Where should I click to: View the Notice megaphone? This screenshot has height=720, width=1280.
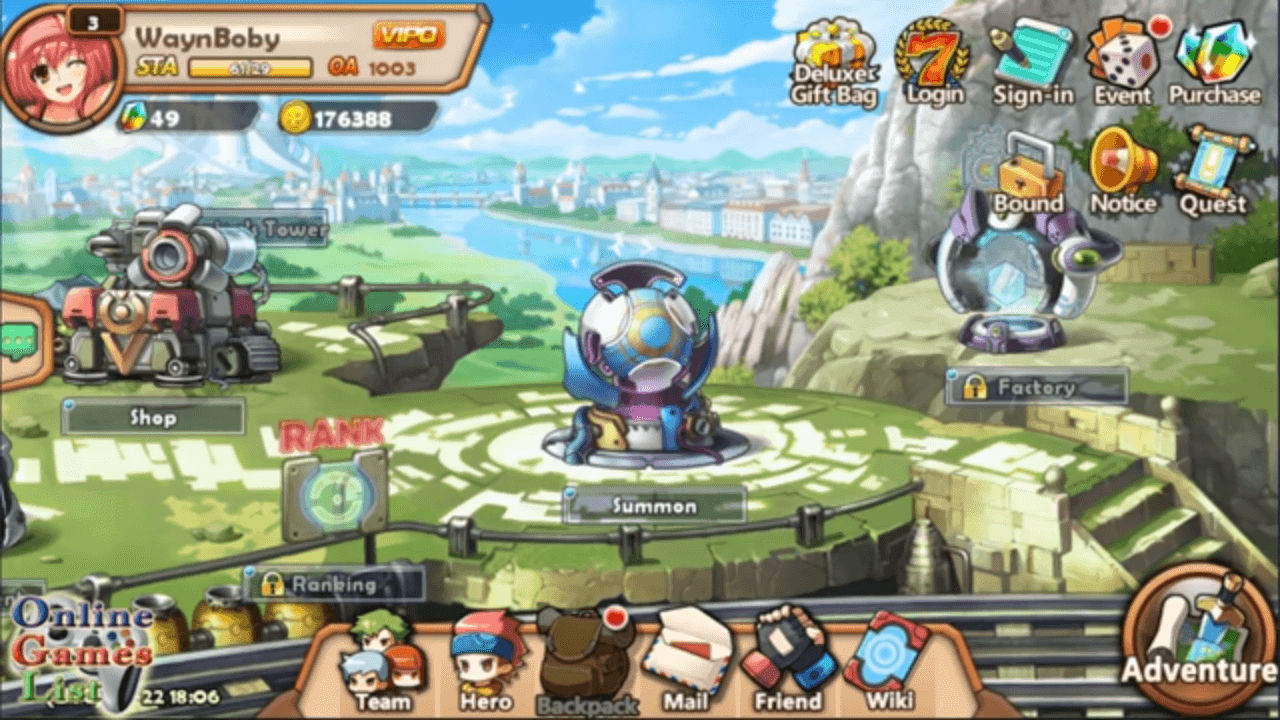pos(1123,172)
